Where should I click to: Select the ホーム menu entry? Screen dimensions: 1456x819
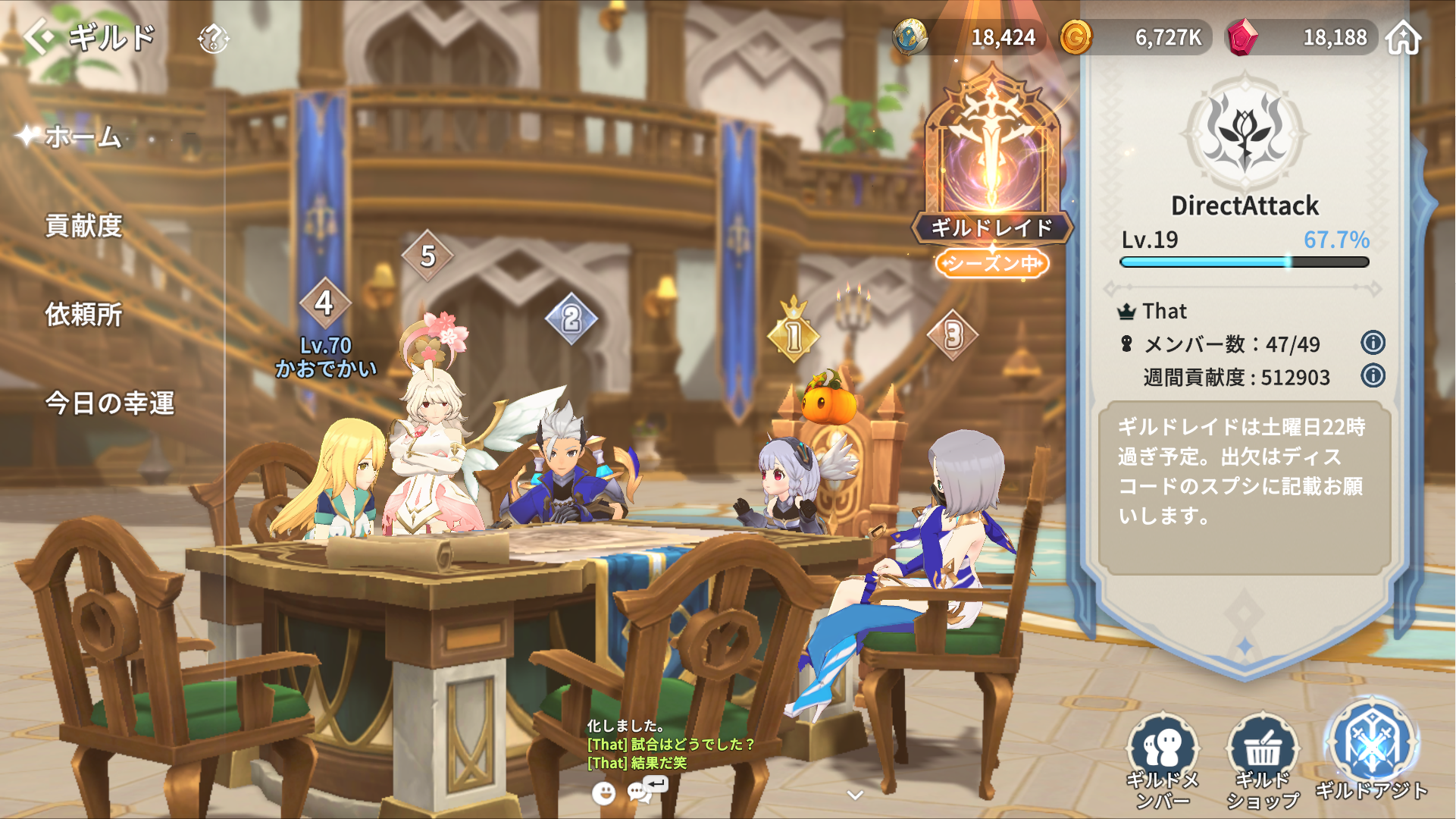click(83, 137)
